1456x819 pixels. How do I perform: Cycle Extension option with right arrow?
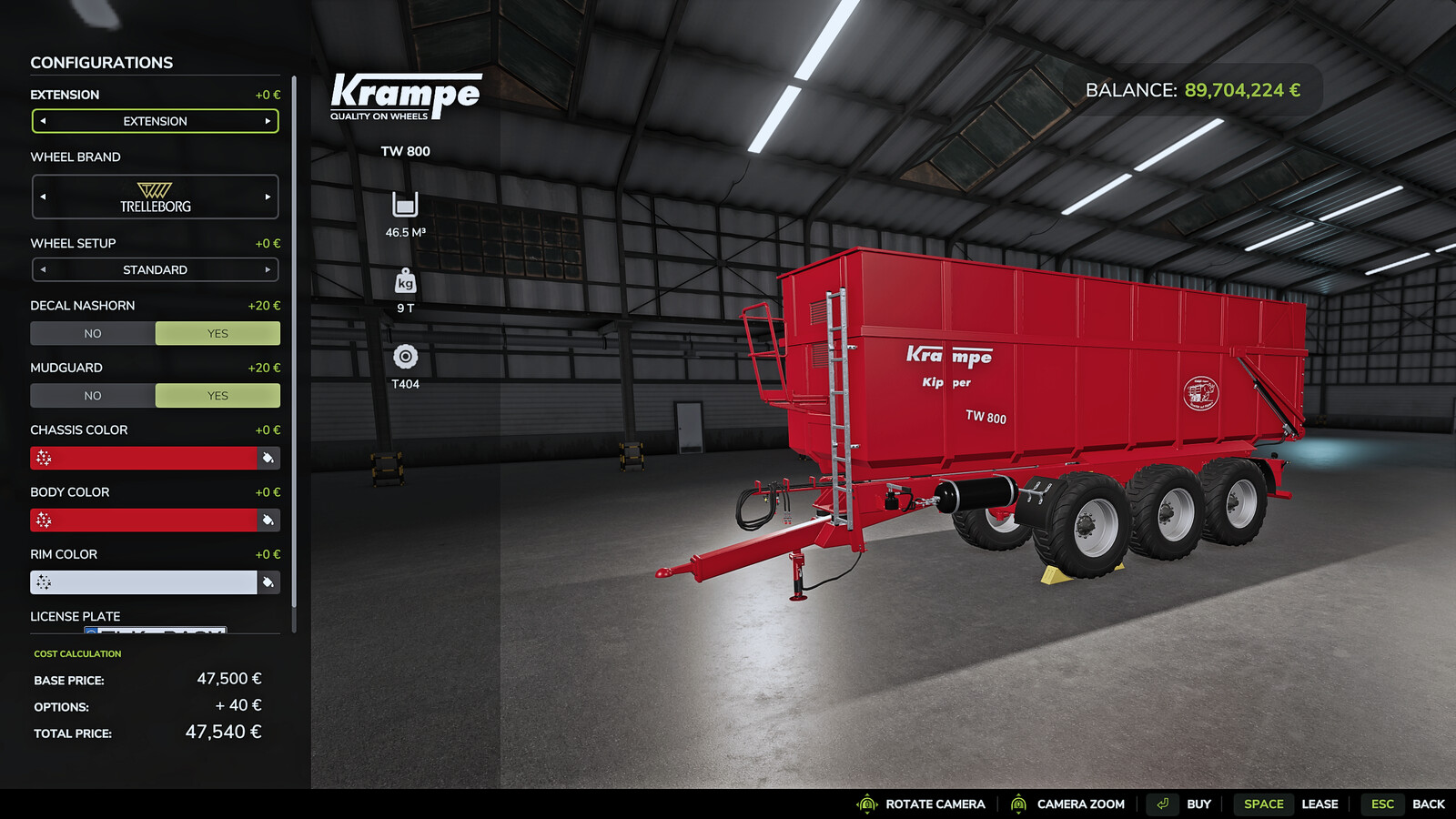coord(270,121)
